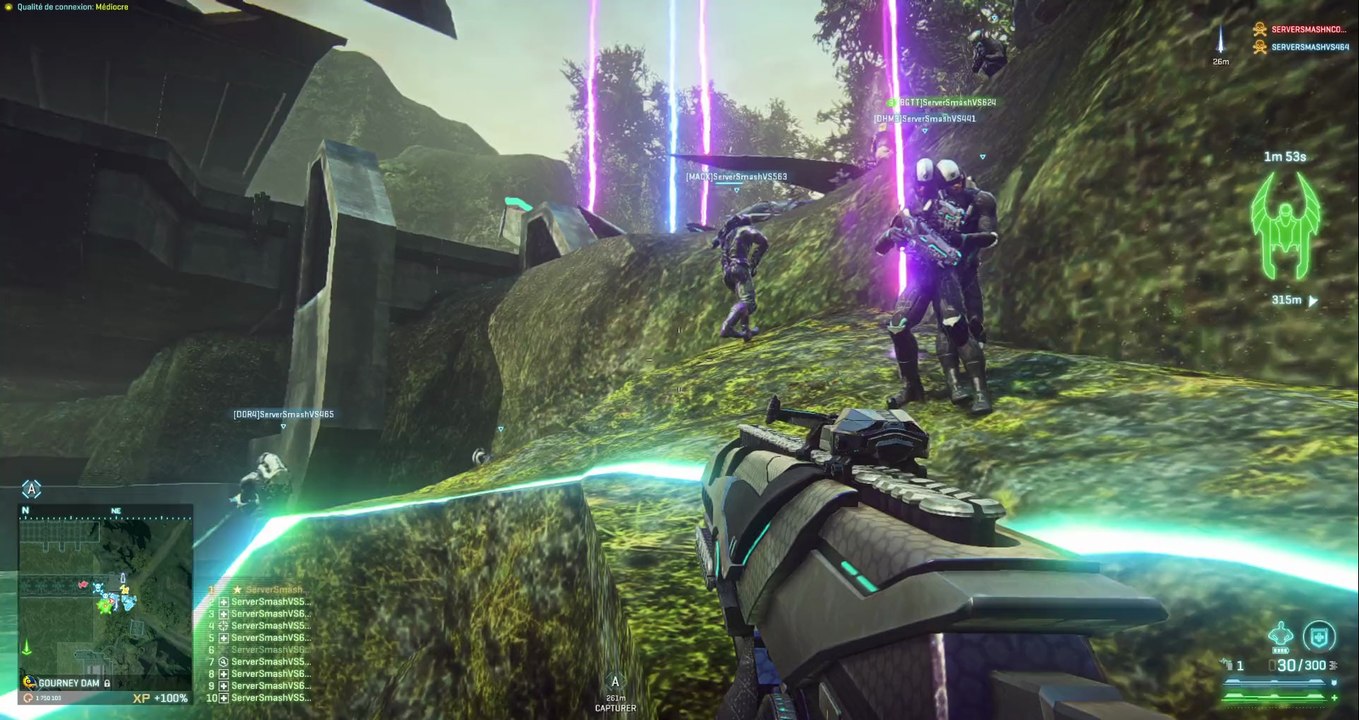The width and height of the screenshot is (1359, 720).
Task: Select the capture point A hexagon indicator
Action: (32, 489)
